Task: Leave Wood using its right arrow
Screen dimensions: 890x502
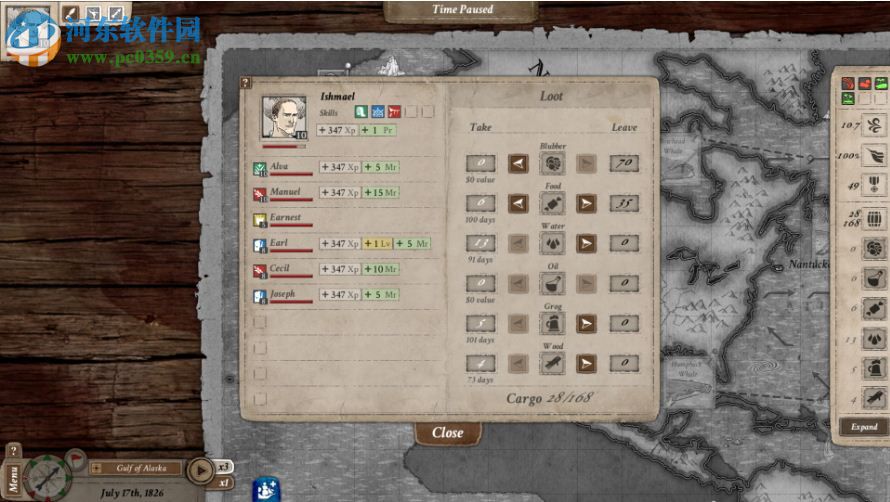Action: [x=587, y=363]
